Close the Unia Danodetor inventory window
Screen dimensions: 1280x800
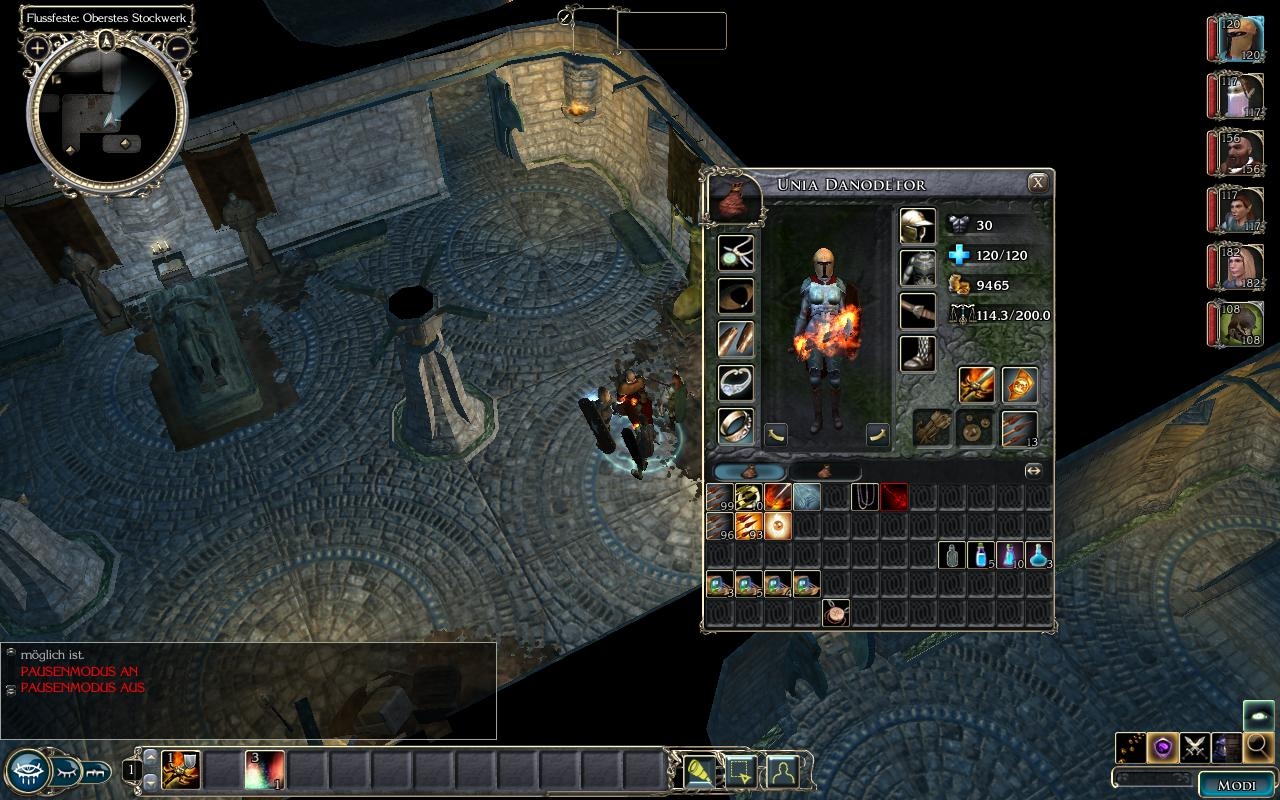click(x=1038, y=183)
